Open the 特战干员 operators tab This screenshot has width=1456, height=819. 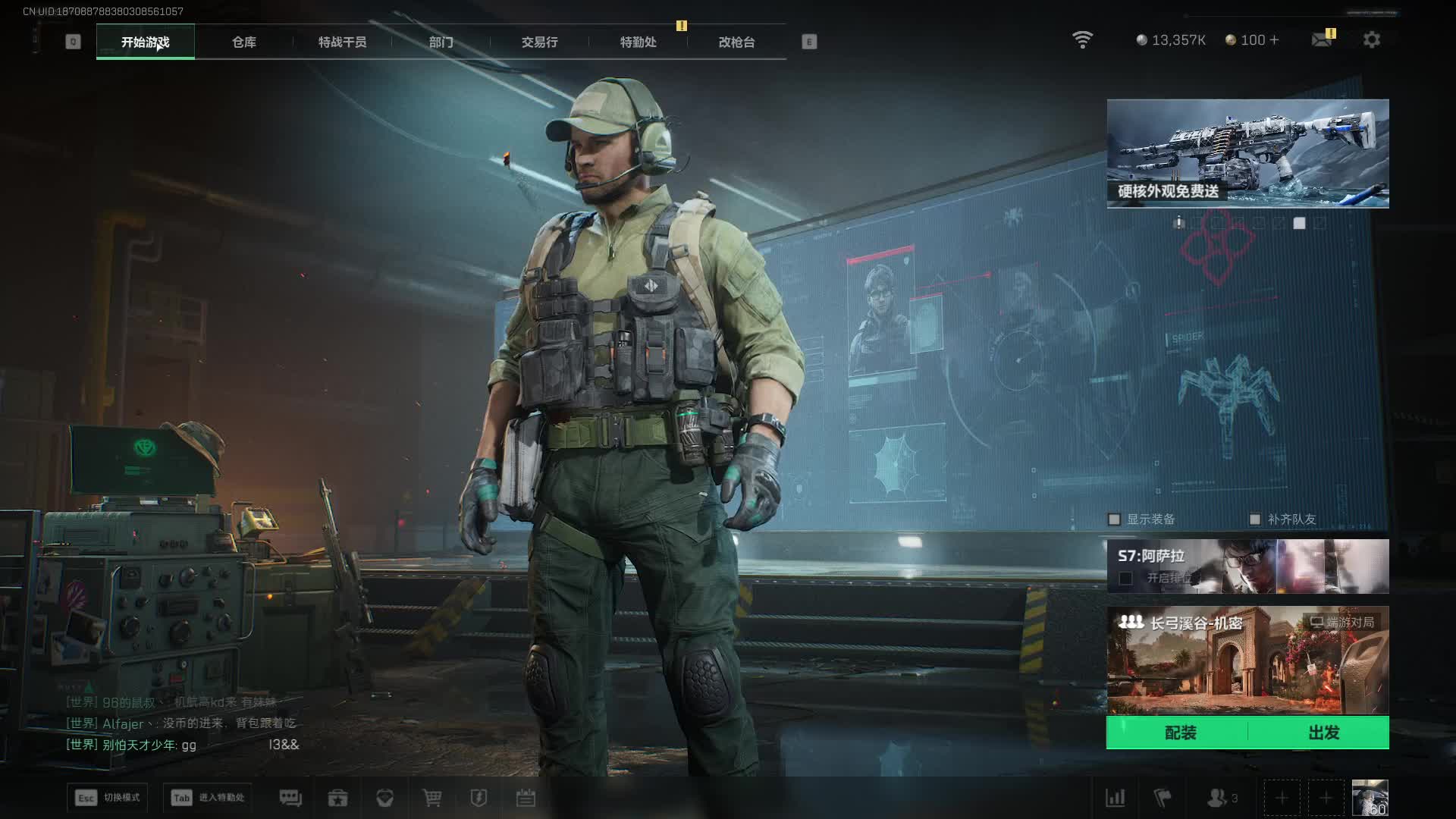342,42
